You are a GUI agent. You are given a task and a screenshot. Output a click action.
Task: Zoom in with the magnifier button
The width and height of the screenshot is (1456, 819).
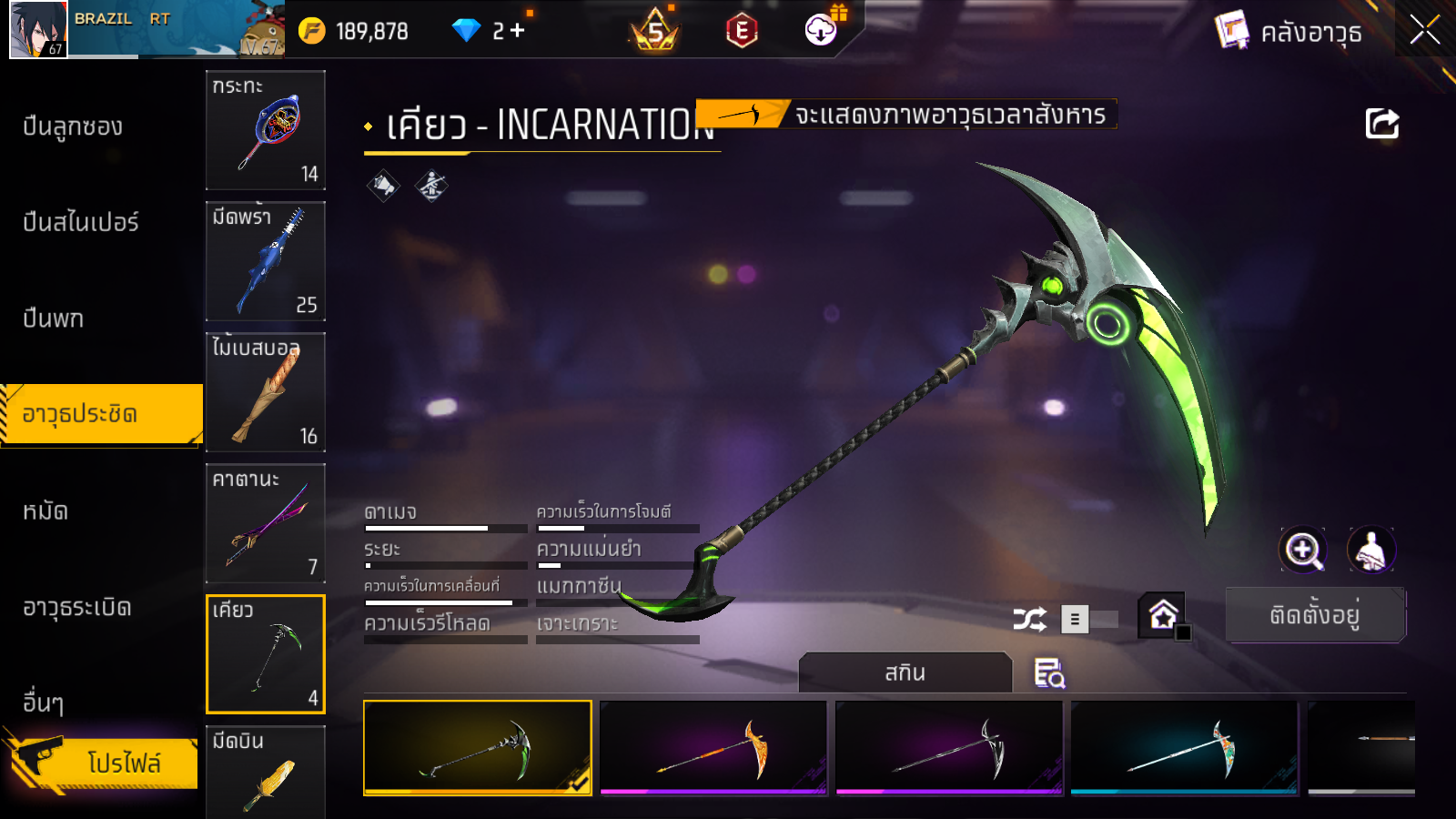(1303, 550)
